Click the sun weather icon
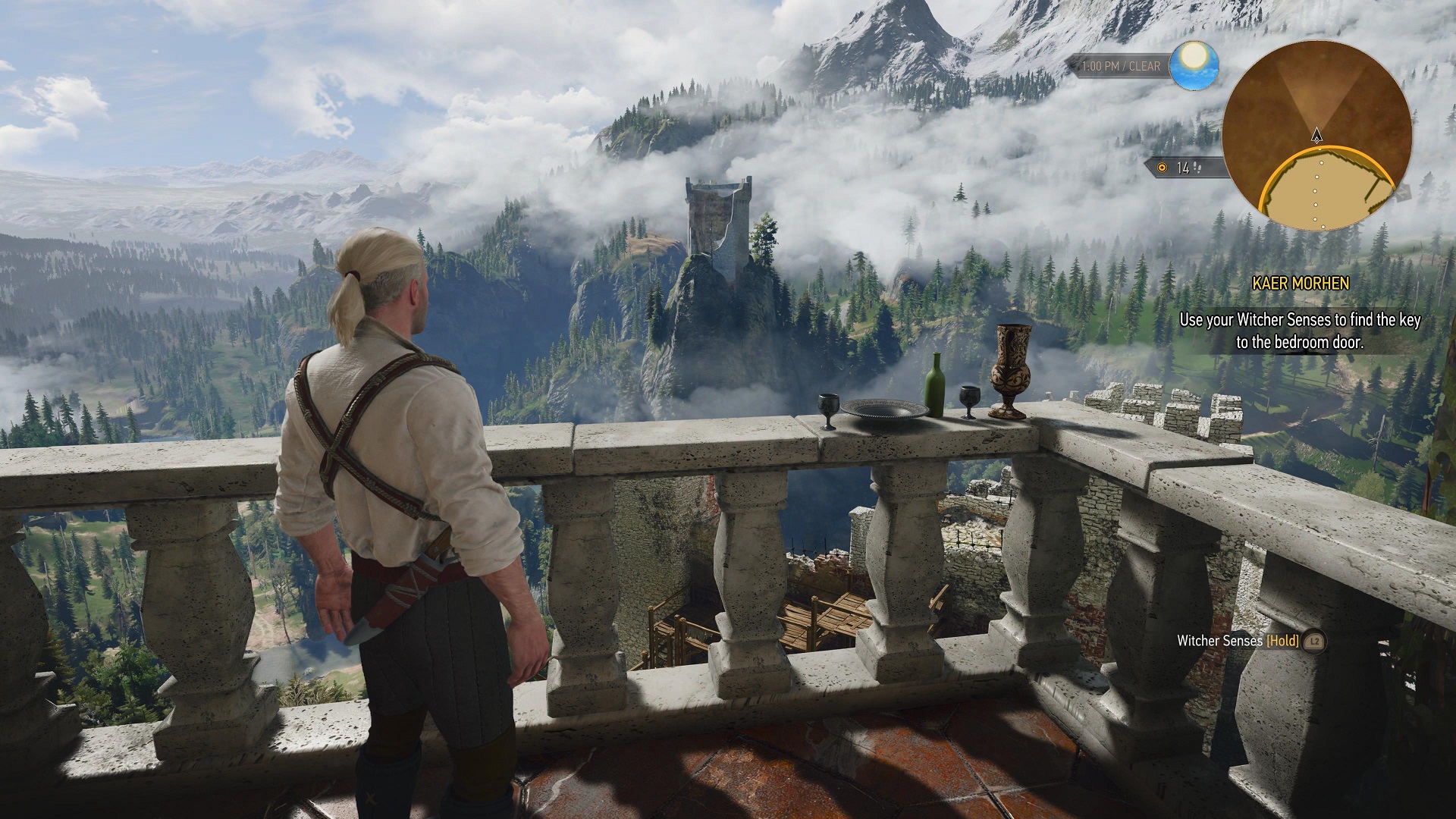The width and height of the screenshot is (1456, 819). [1194, 65]
